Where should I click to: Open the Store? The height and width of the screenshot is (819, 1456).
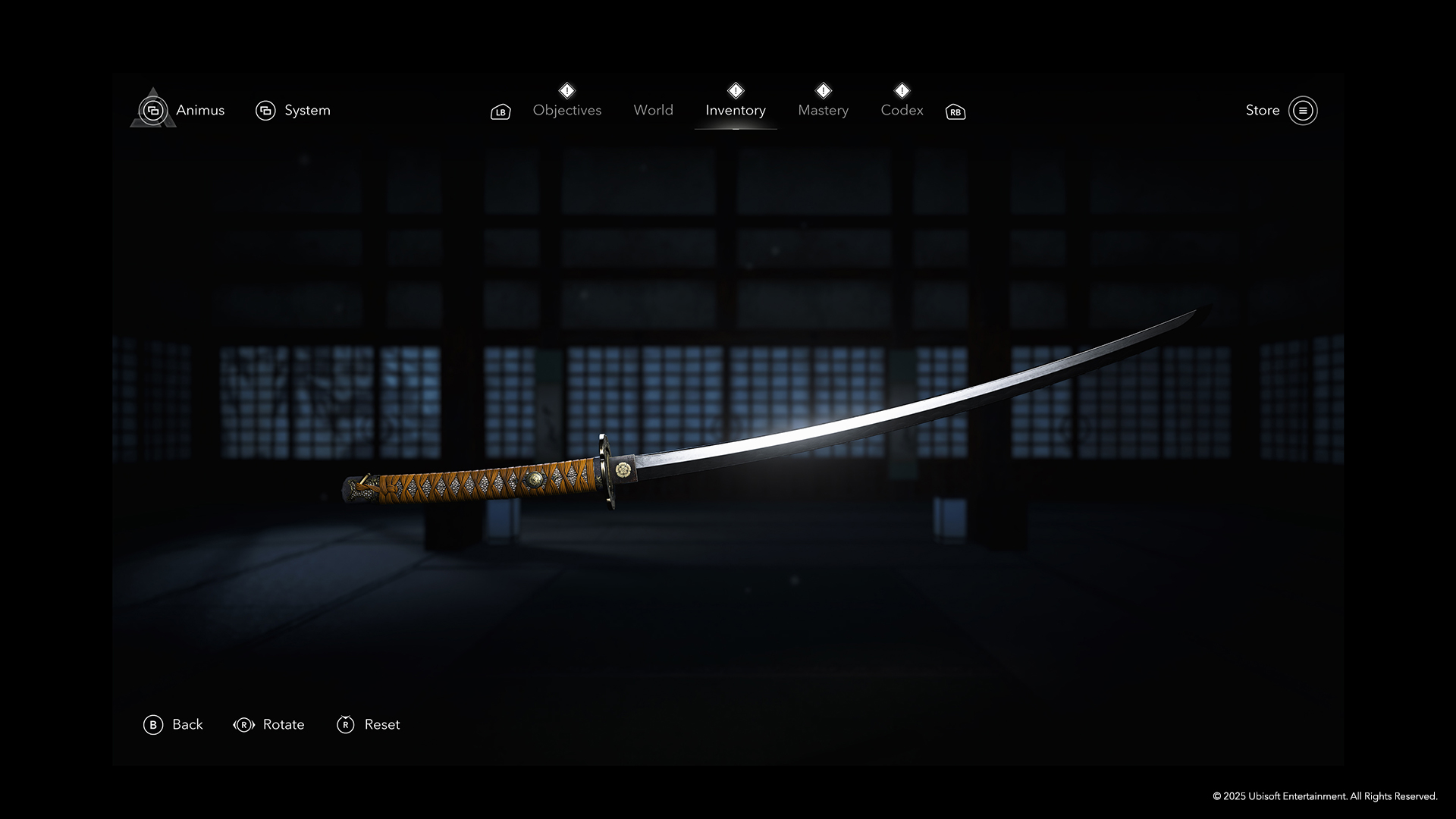[x=1281, y=111]
